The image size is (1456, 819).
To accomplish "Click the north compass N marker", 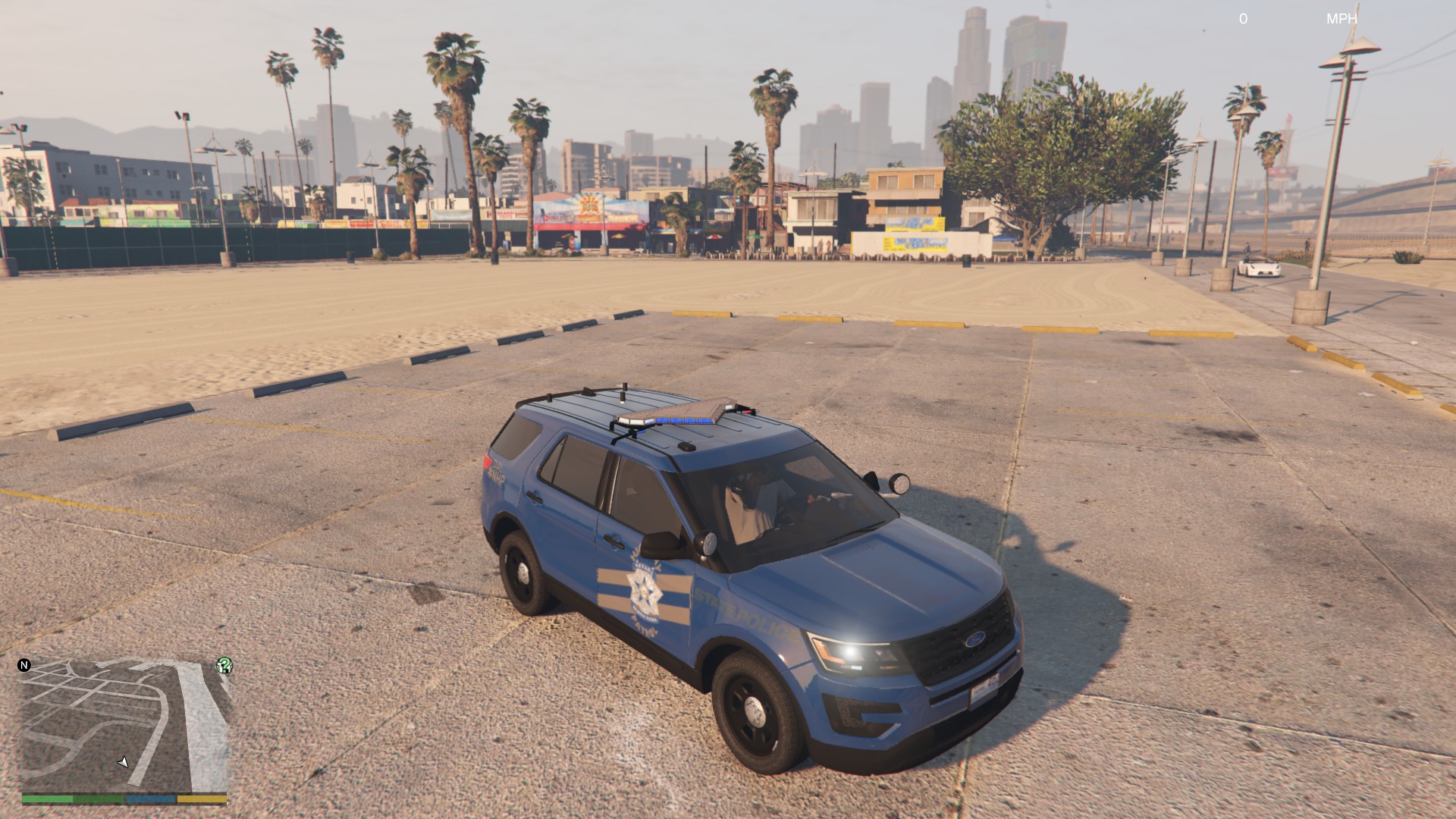I will [24, 665].
